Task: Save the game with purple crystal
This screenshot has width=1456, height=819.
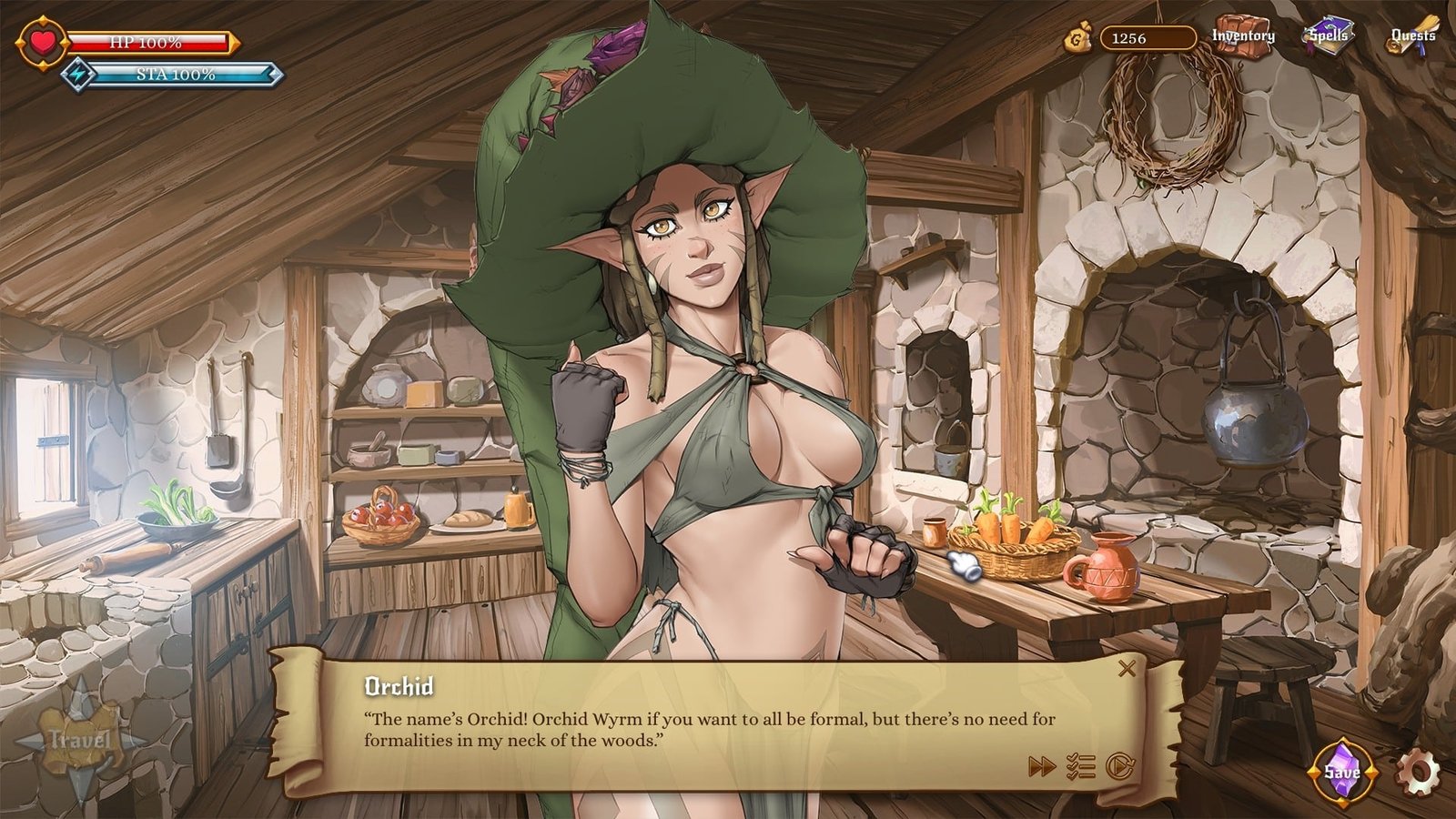Action: point(1342,773)
